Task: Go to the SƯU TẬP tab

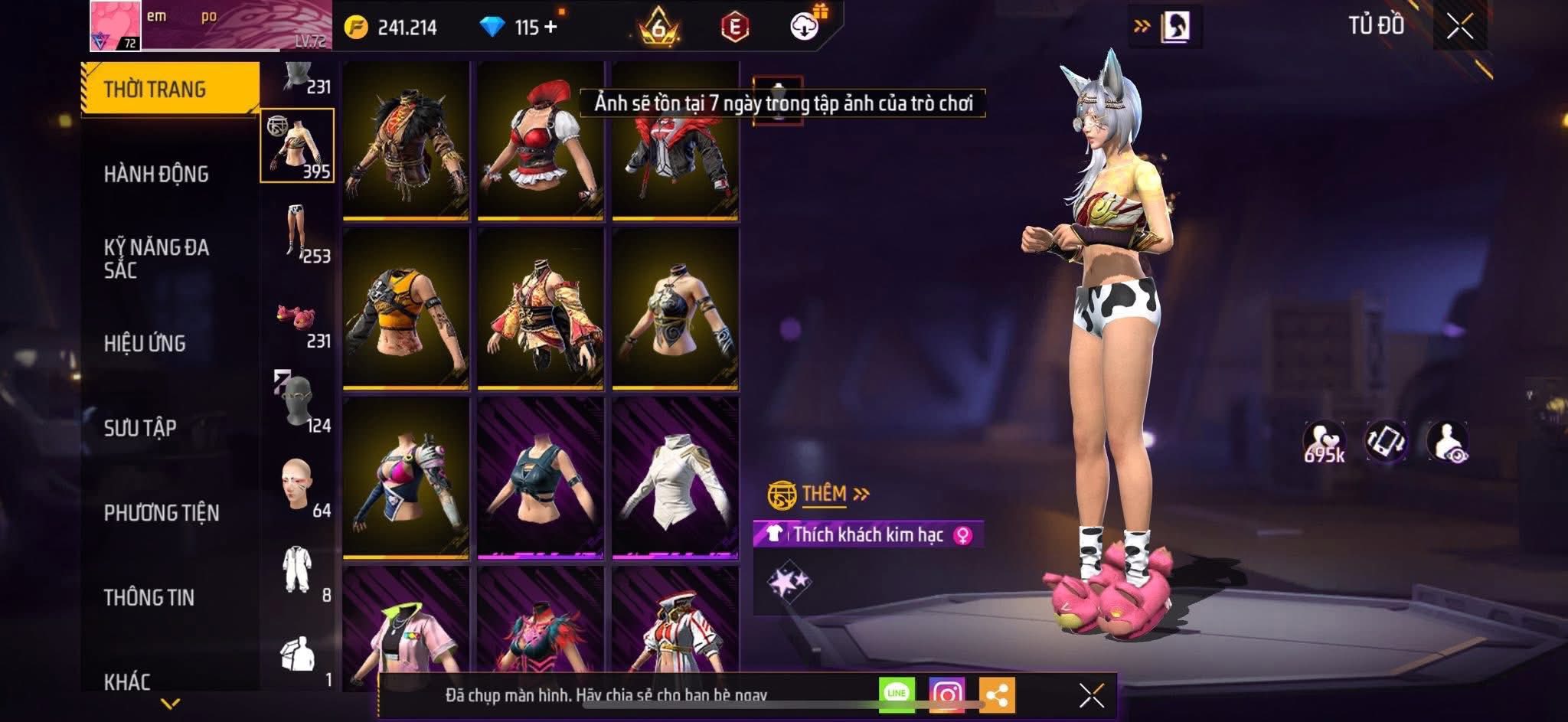Action: (x=140, y=428)
